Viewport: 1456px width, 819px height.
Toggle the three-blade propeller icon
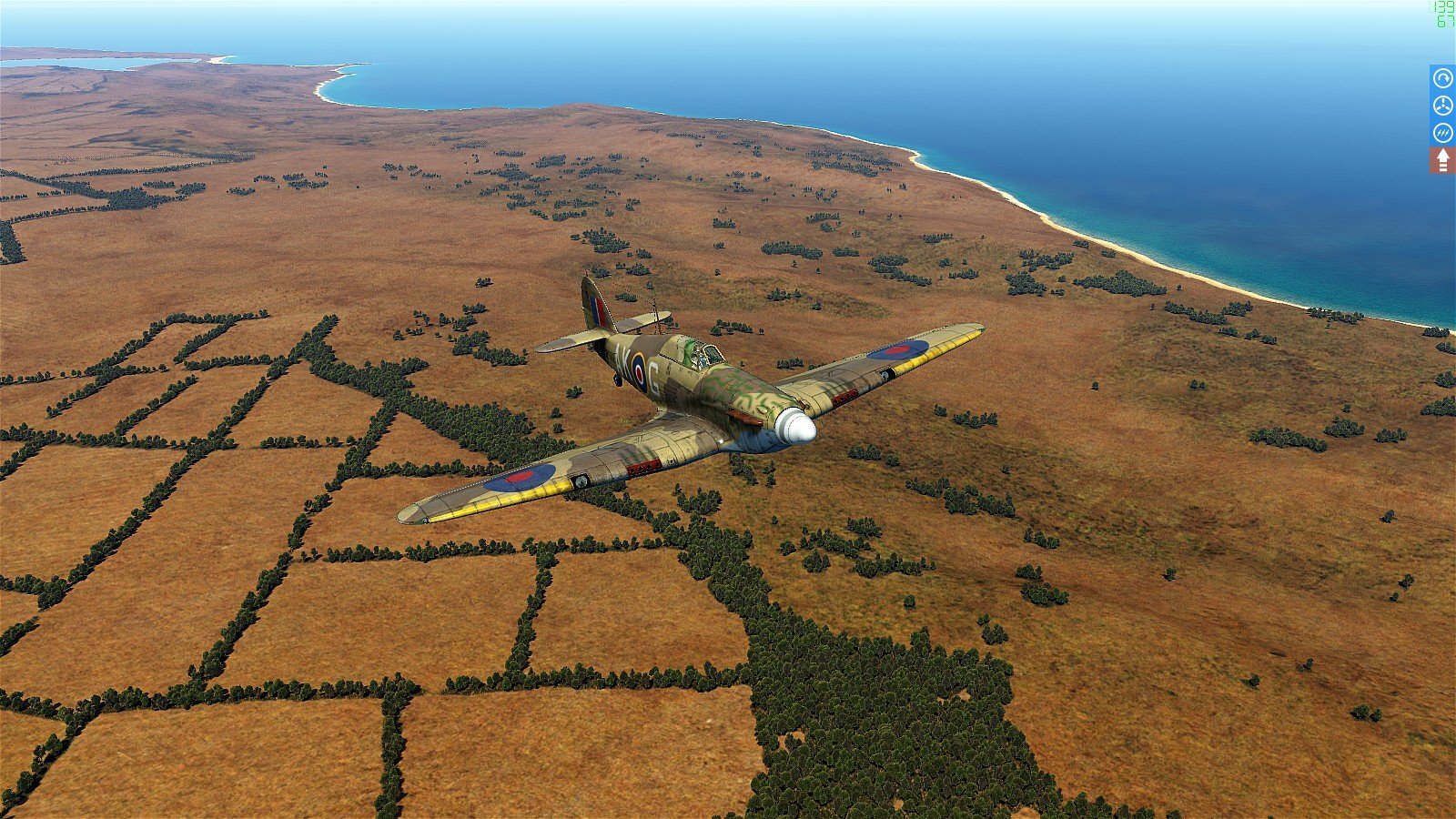pos(1442,106)
